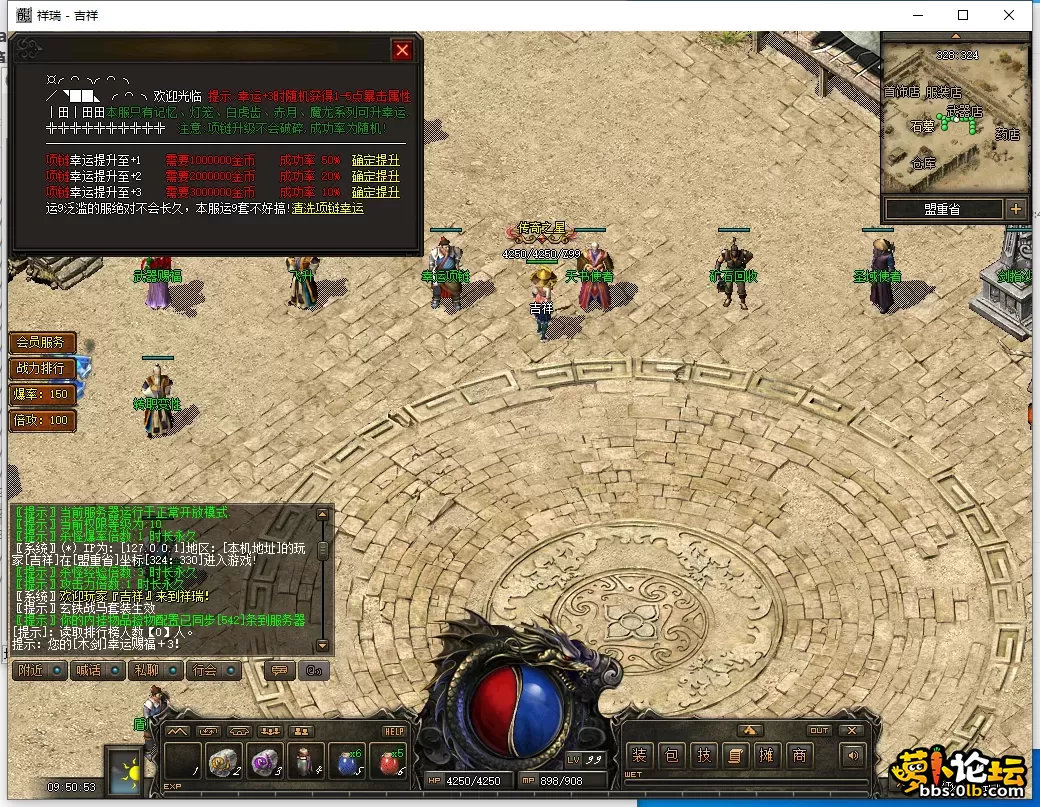Close the necklace luck upgrade dialog
This screenshot has width=1040, height=807.
[402, 50]
